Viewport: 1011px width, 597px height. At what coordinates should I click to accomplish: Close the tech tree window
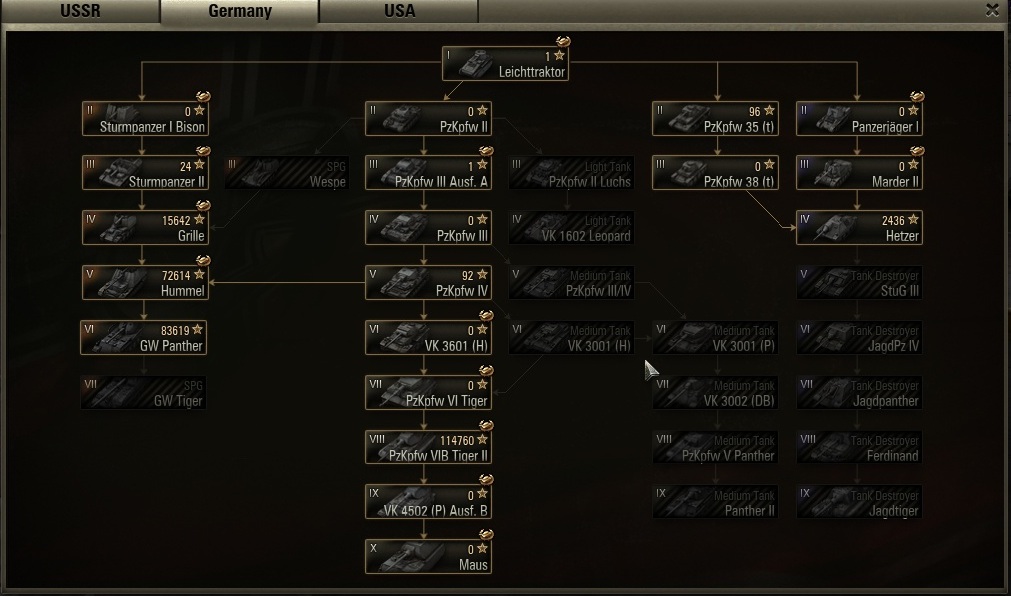992,10
